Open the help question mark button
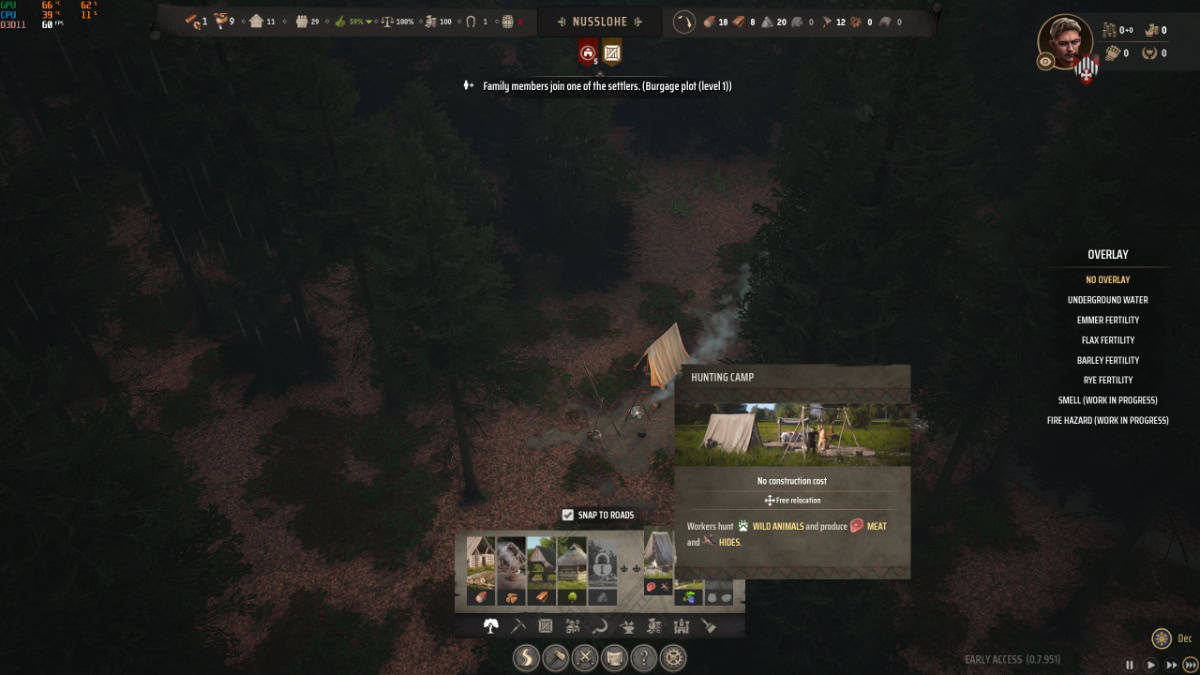The width and height of the screenshot is (1200, 675). click(x=644, y=658)
